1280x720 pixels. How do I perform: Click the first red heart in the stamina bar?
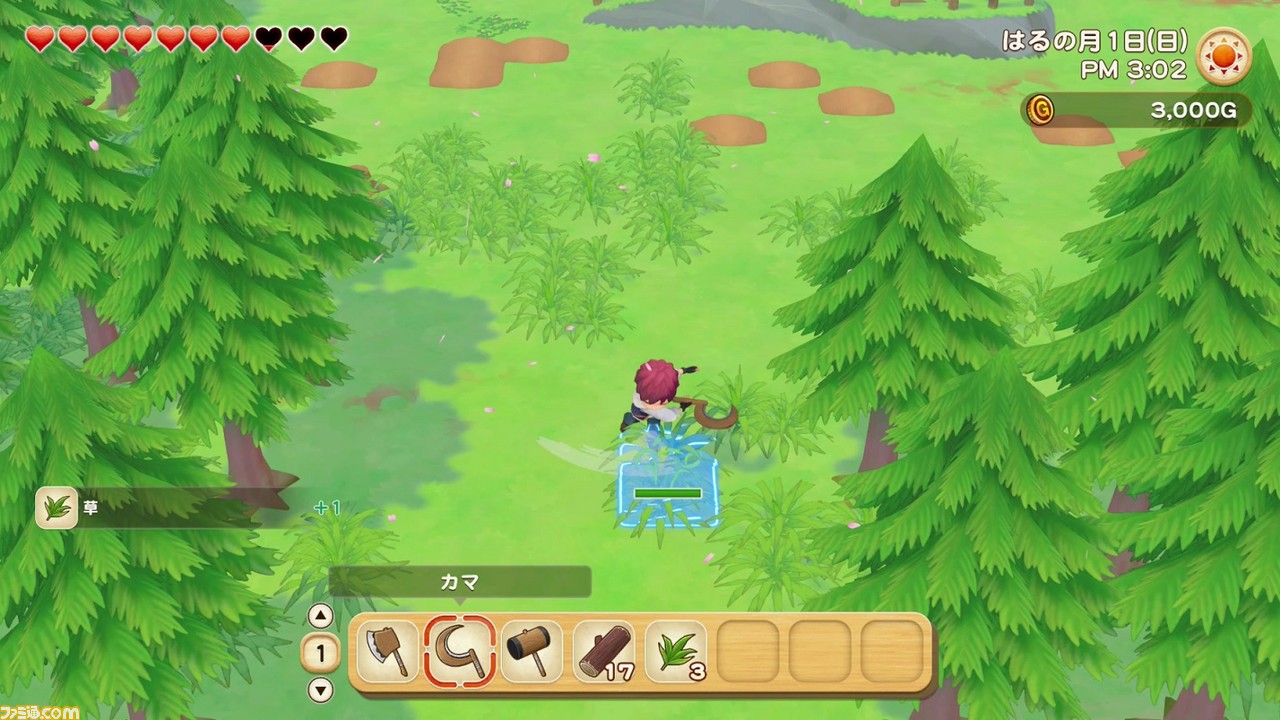coord(39,40)
